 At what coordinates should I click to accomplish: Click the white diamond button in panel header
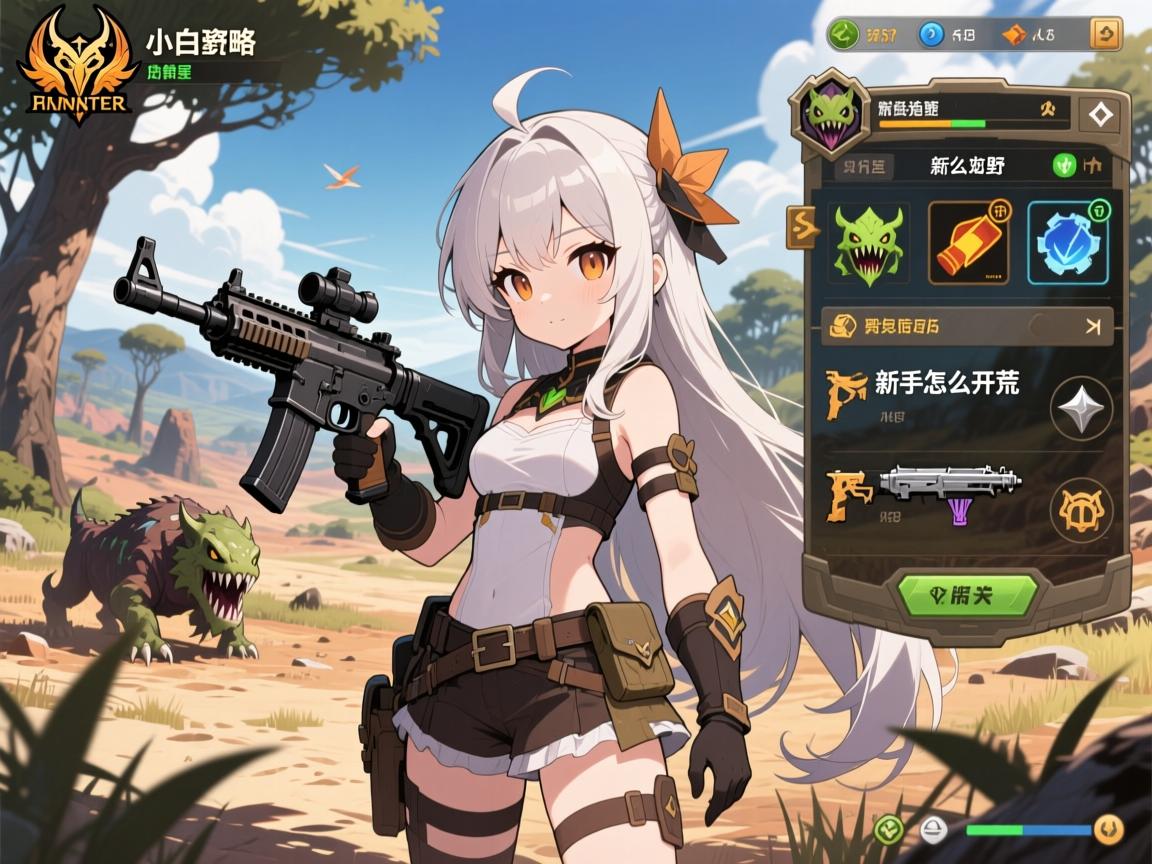(1101, 115)
